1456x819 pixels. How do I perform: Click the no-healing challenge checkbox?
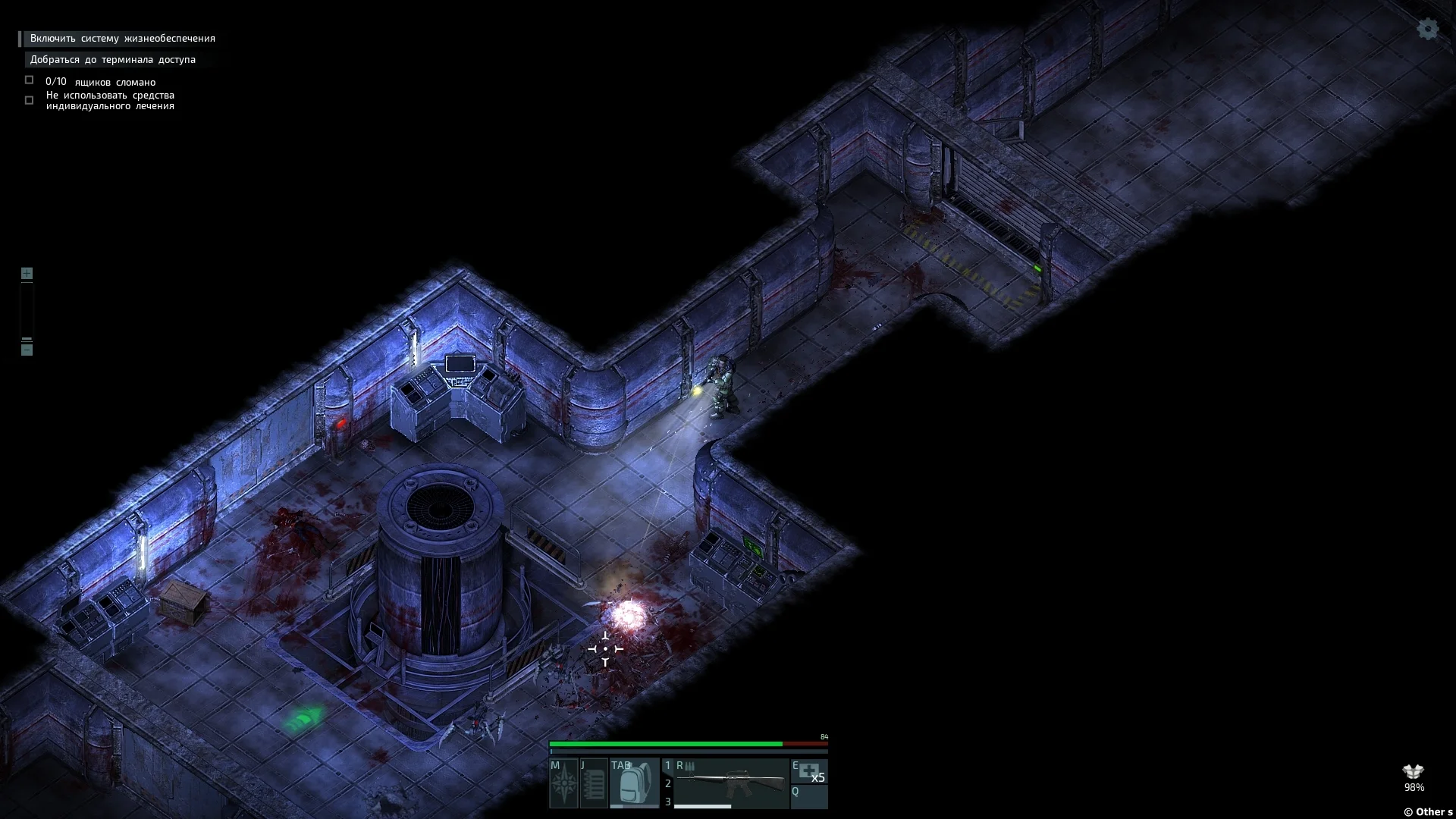tap(30, 100)
